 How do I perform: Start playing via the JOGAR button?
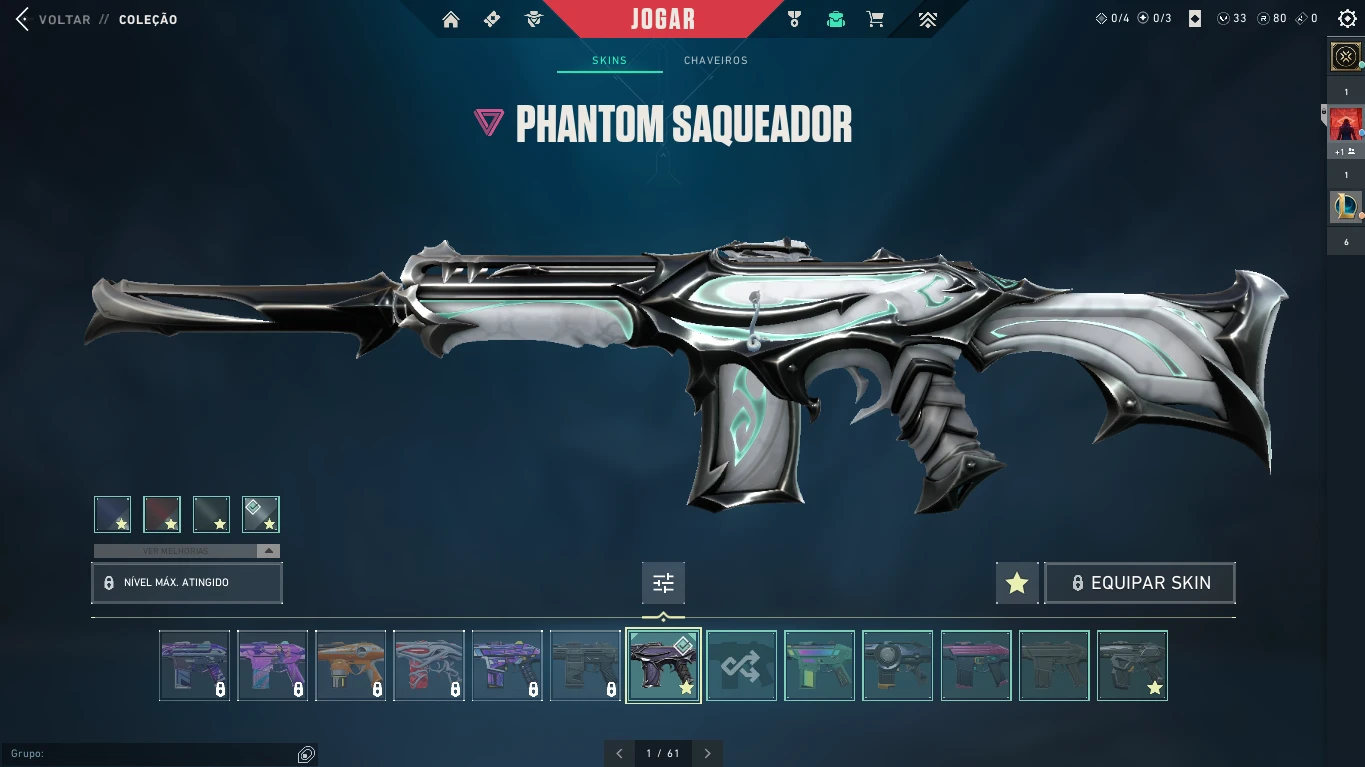tap(663, 19)
